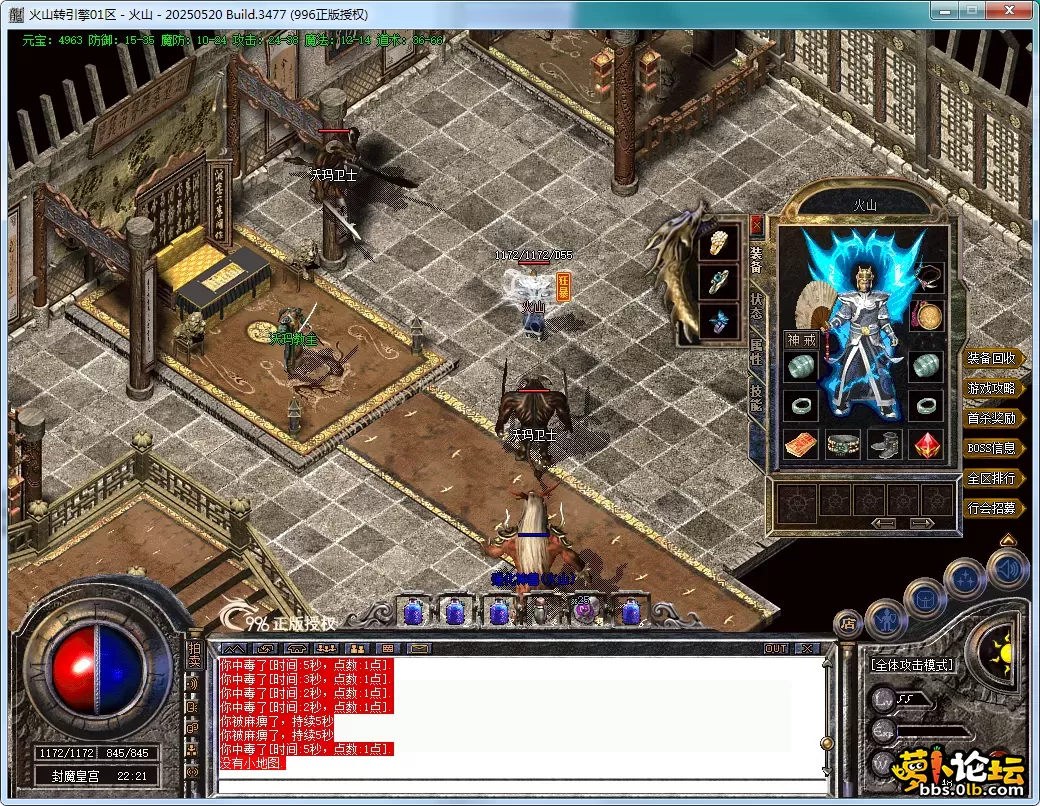Image resolution: width=1040 pixels, height=806 pixels.
Task: Close the character equipment panel
Action: (756, 224)
